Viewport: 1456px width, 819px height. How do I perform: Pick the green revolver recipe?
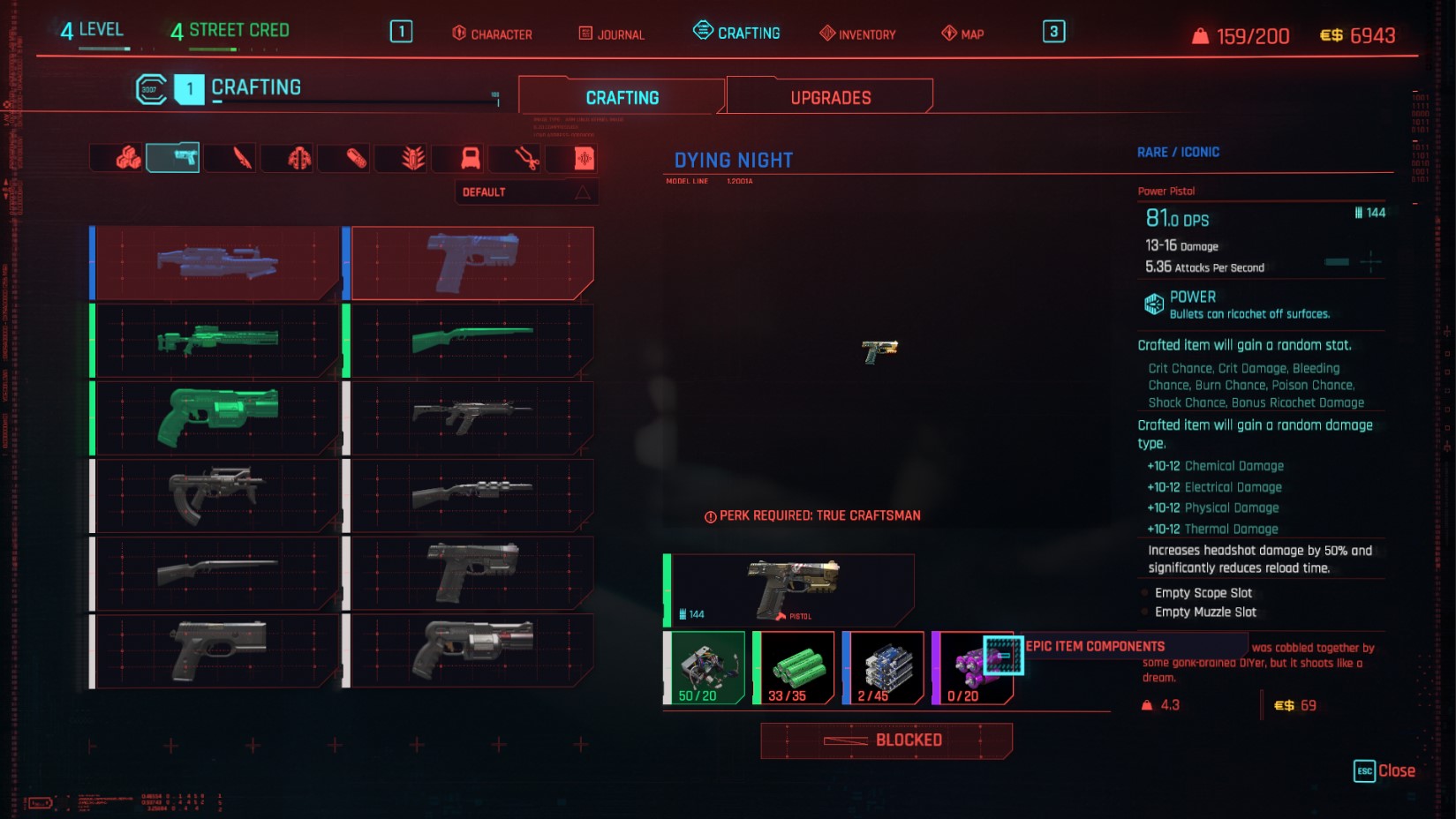pos(217,417)
